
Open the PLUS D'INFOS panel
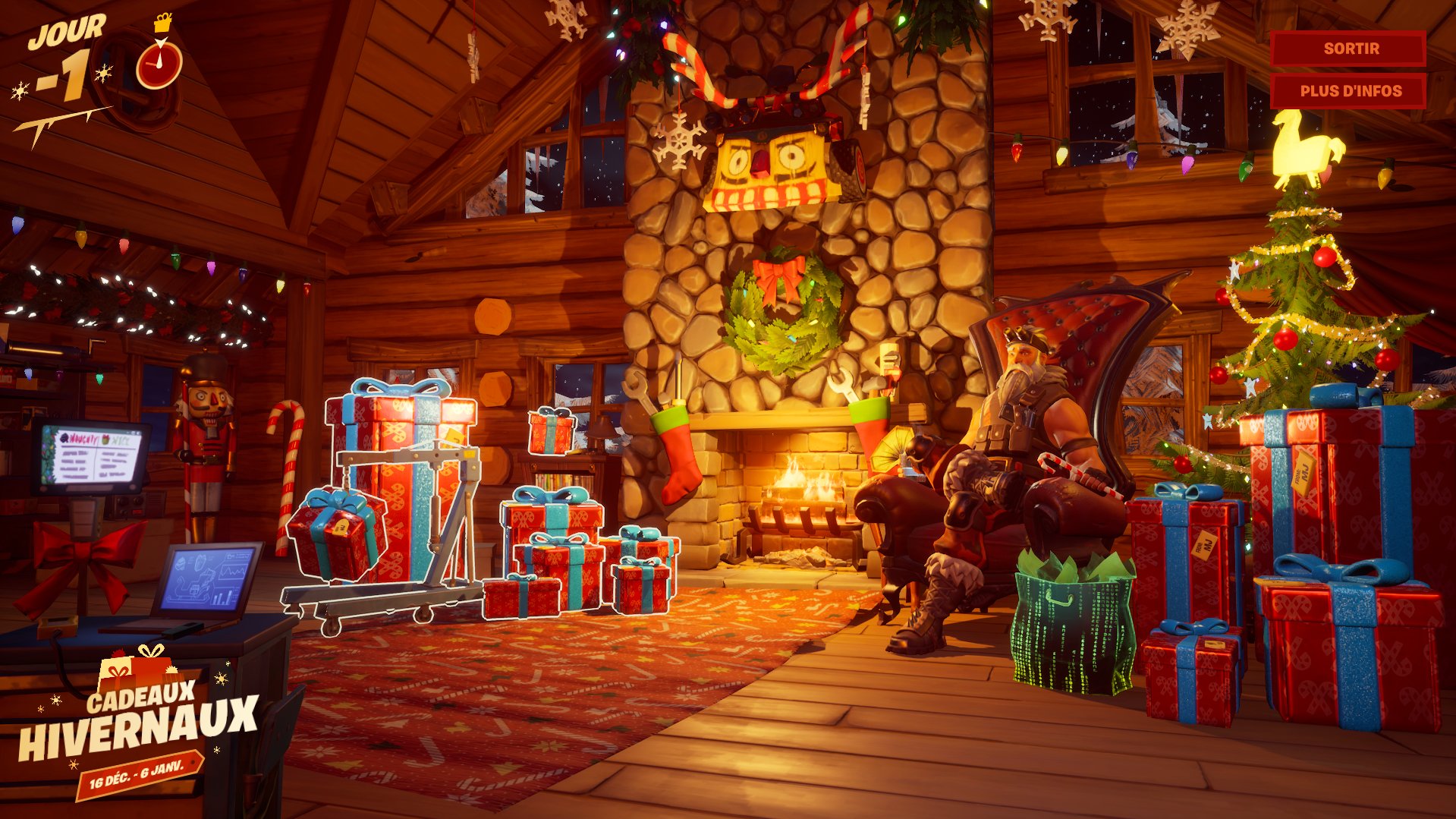point(1349,90)
